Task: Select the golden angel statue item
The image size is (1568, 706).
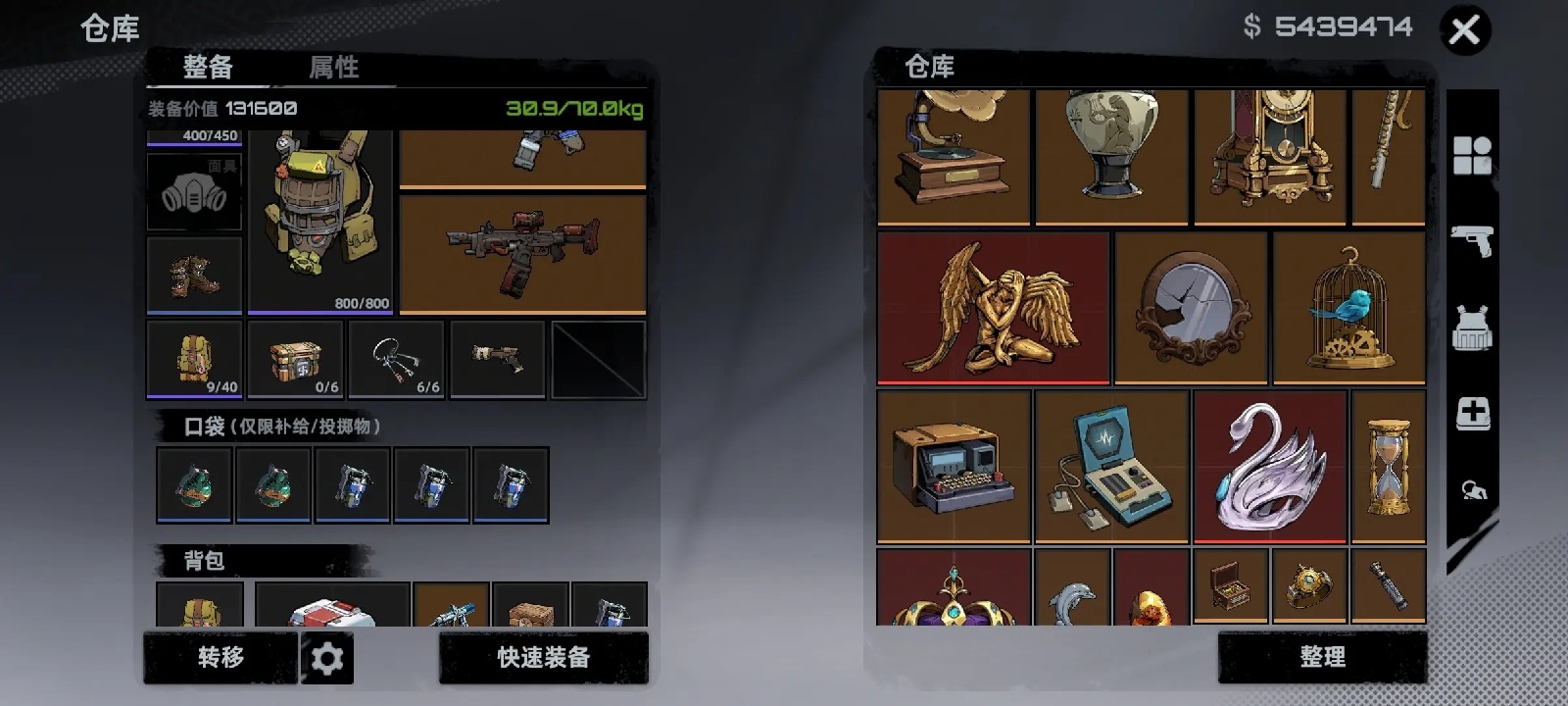Action: [993, 308]
